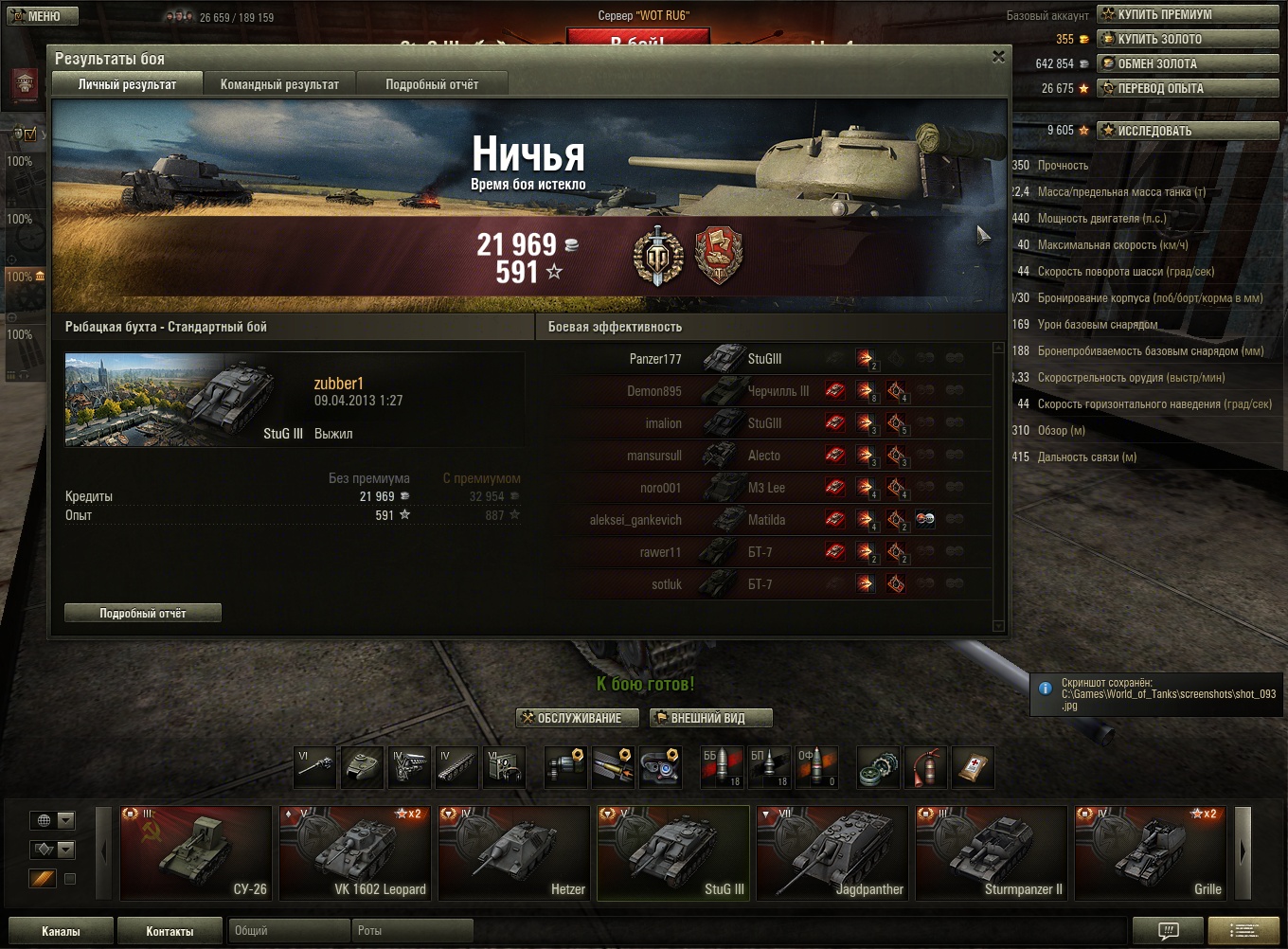Open the Контакты list
1288x949 pixels.
(x=170, y=931)
